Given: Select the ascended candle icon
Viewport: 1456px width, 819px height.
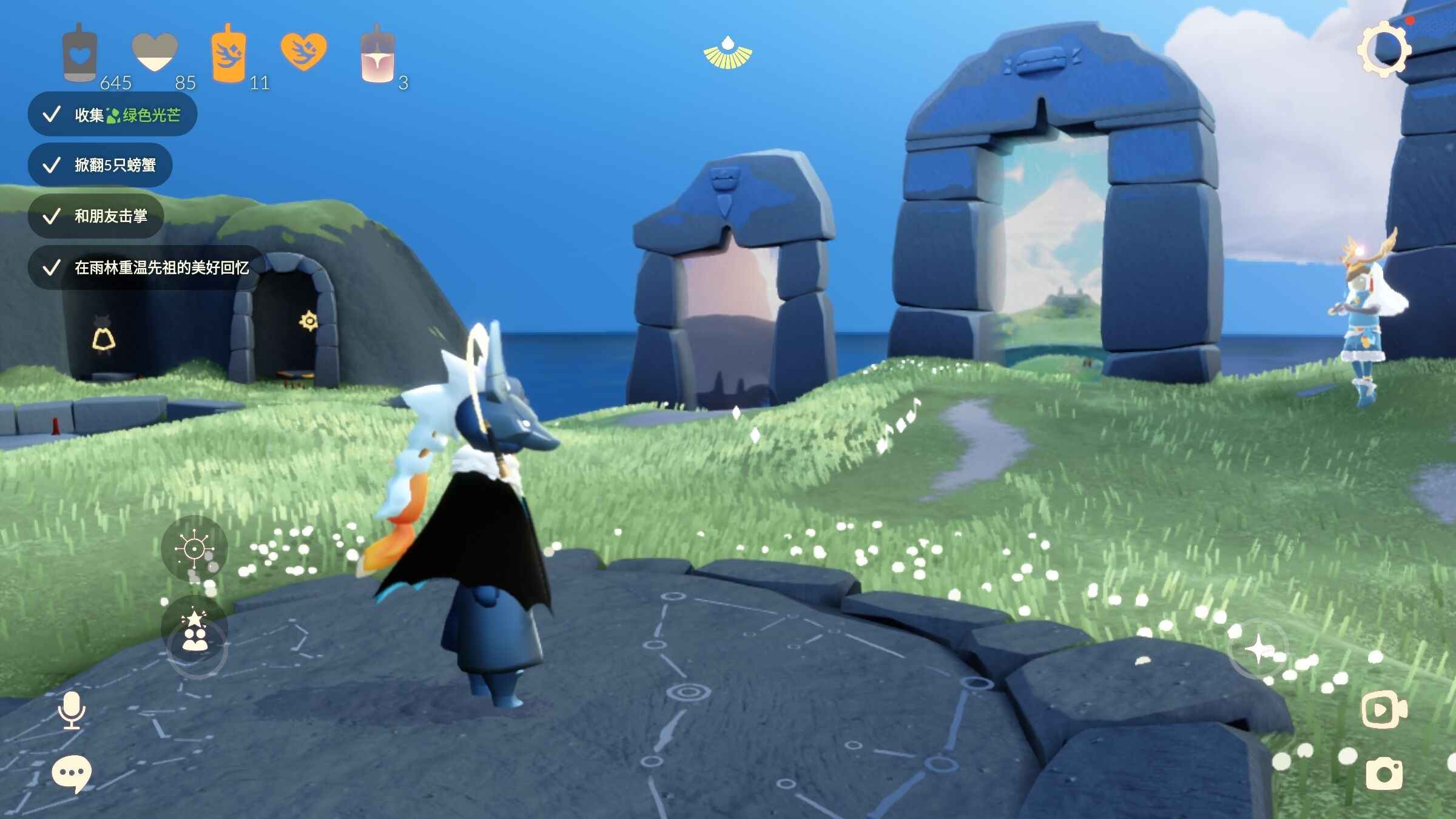Looking at the screenshot, I should pyautogui.click(x=377, y=56).
